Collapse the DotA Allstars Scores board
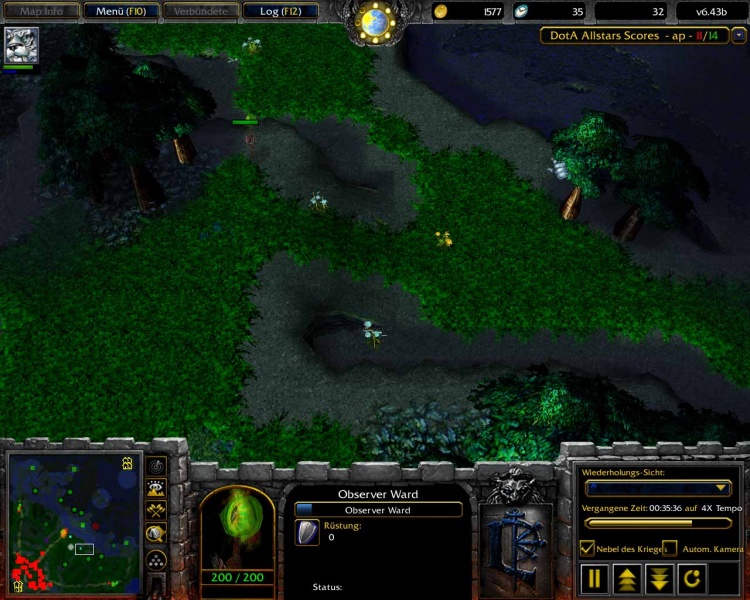750x600 pixels. coord(739,36)
